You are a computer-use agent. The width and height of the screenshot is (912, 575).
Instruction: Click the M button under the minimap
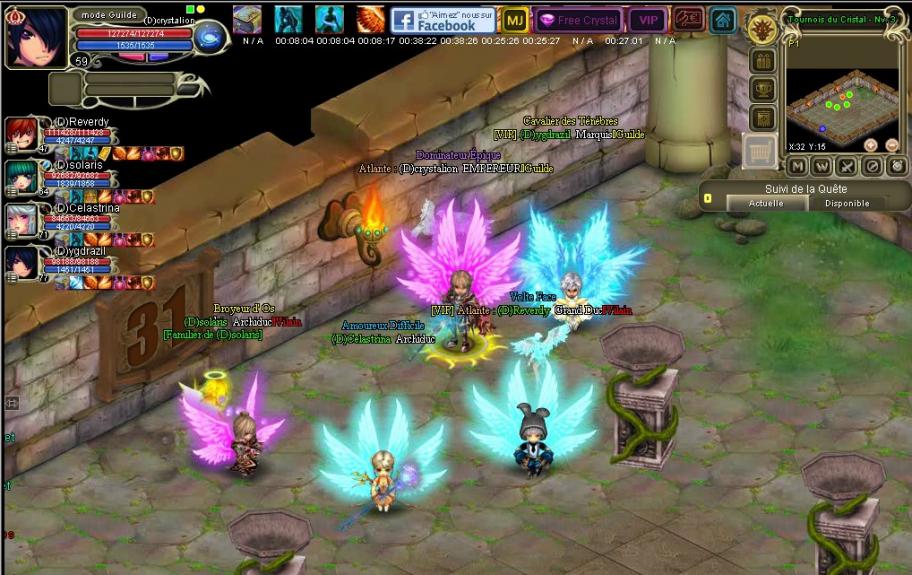tap(797, 166)
